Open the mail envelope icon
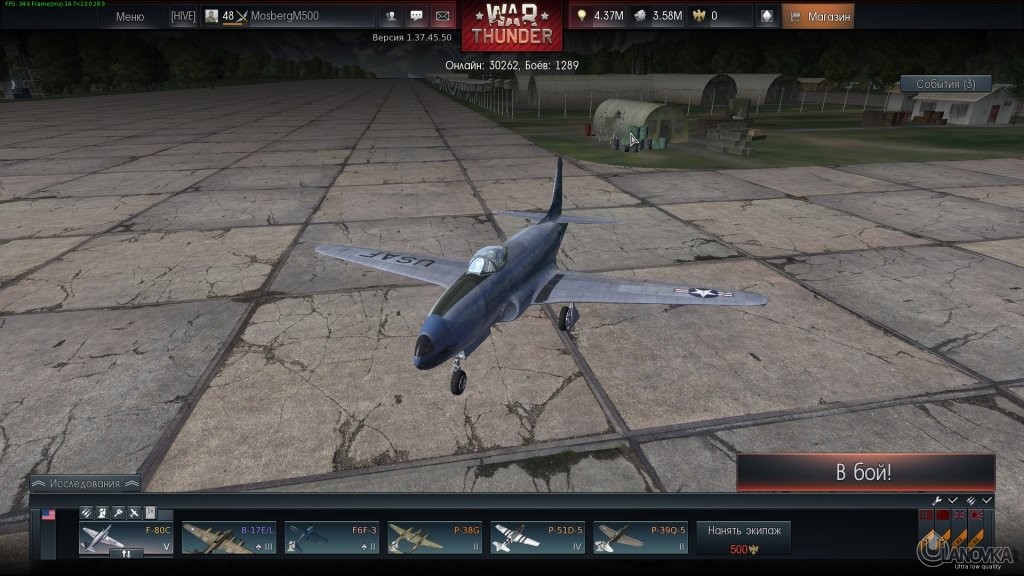 pyautogui.click(x=442, y=16)
